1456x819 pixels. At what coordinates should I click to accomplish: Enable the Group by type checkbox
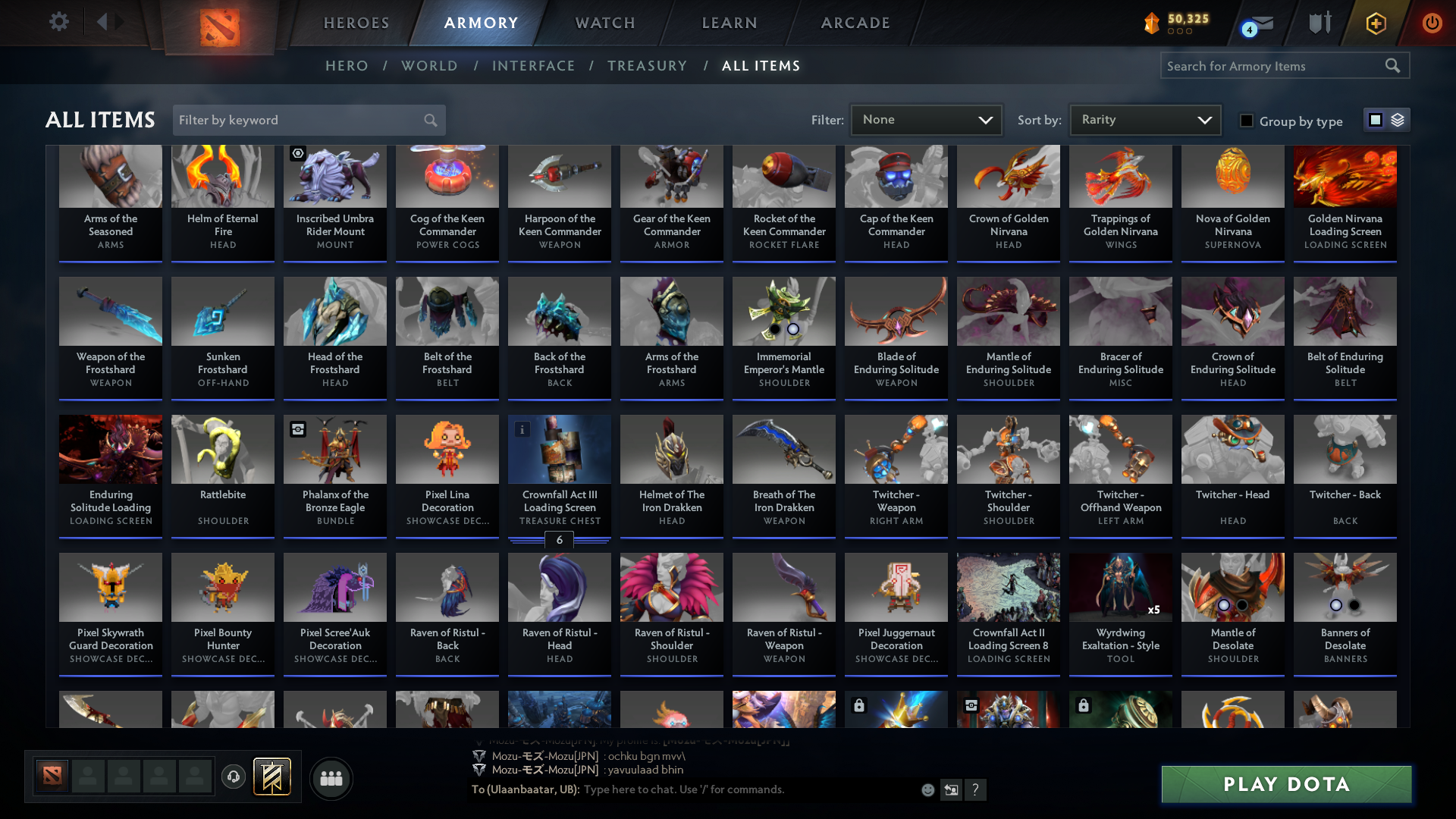[x=1247, y=120]
